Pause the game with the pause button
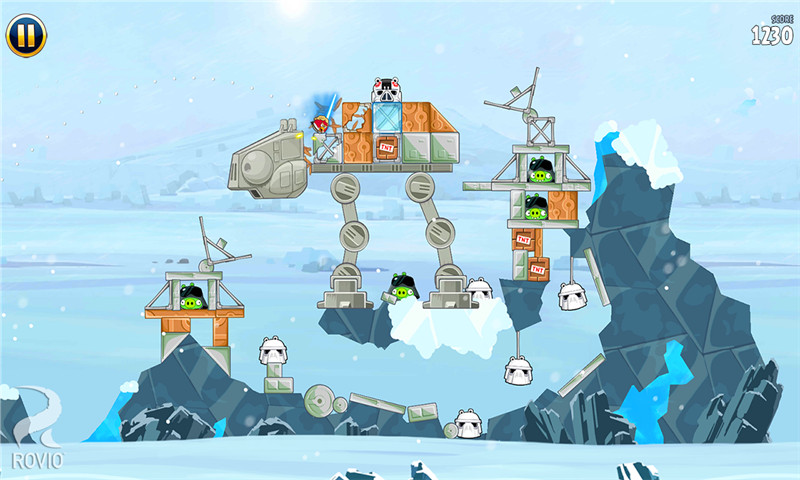The image size is (800, 480). point(26,35)
